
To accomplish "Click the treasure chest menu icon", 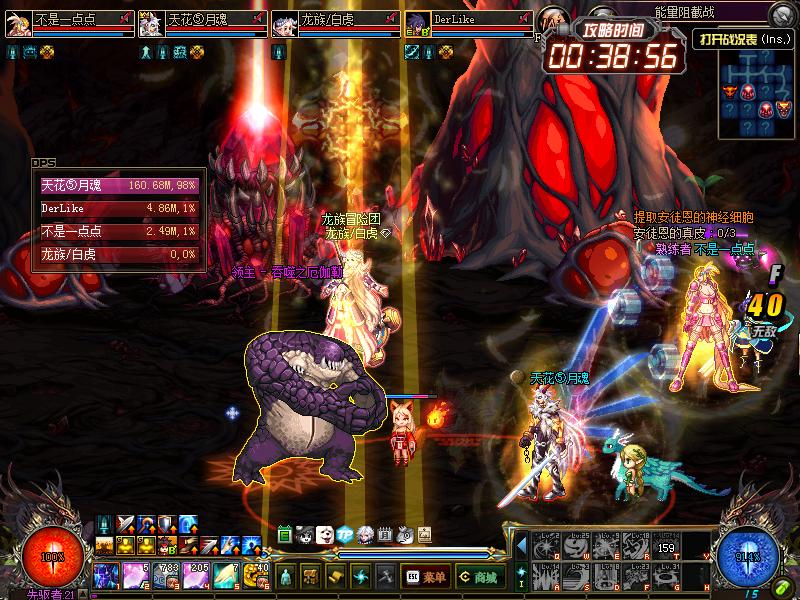I will tap(311, 577).
